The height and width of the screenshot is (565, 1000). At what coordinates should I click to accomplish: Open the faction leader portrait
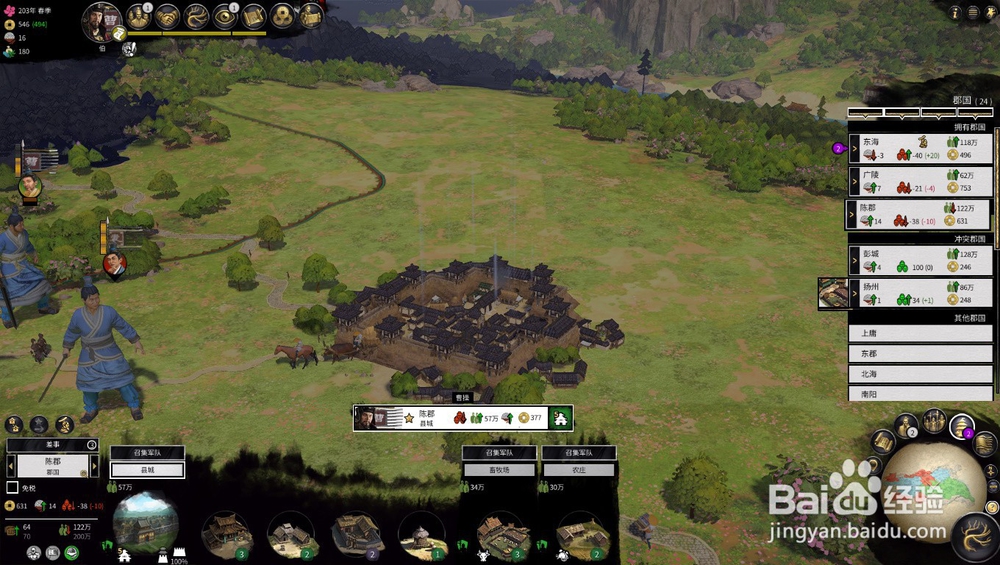[101, 22]
